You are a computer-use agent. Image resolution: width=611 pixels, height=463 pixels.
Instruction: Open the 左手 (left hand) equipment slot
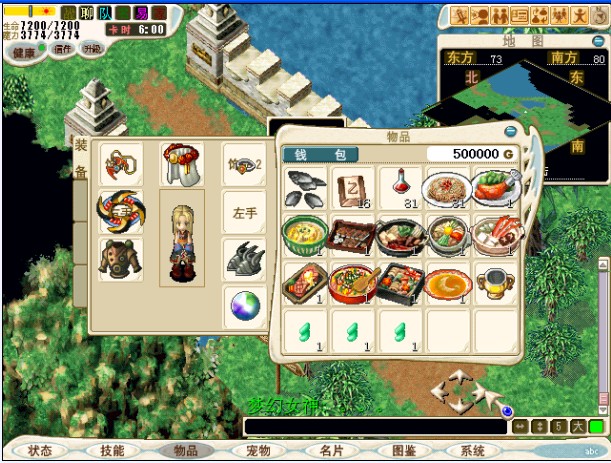pyautogui.click(x=243, y=211)
